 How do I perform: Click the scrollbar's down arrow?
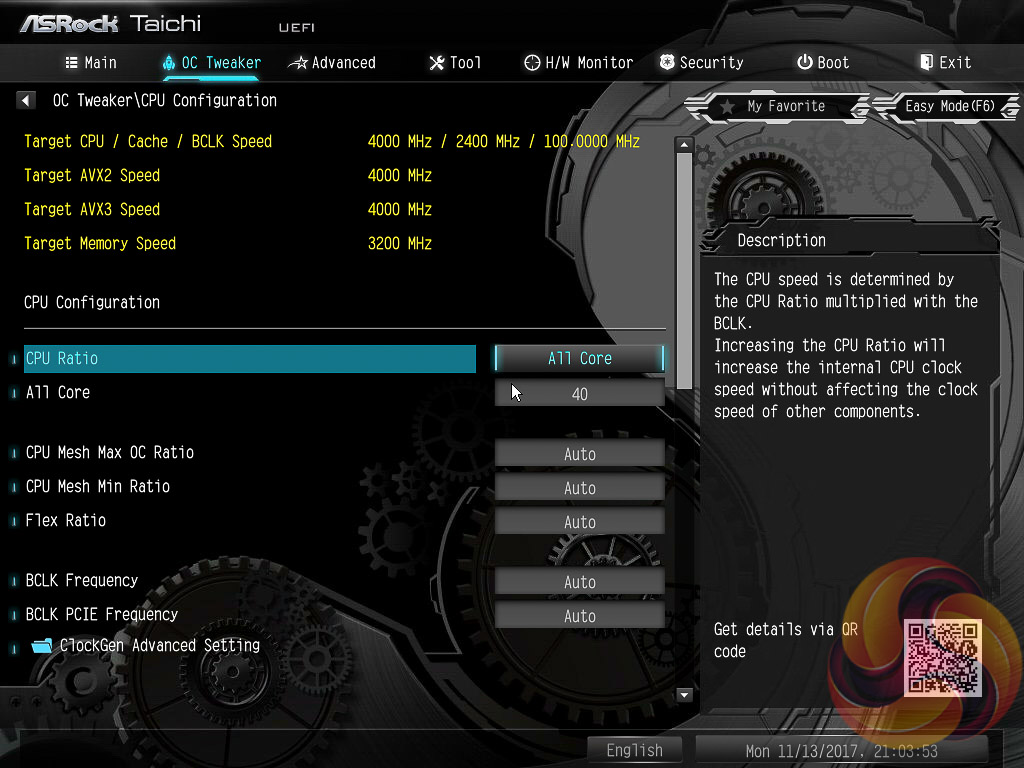[684, 694]
